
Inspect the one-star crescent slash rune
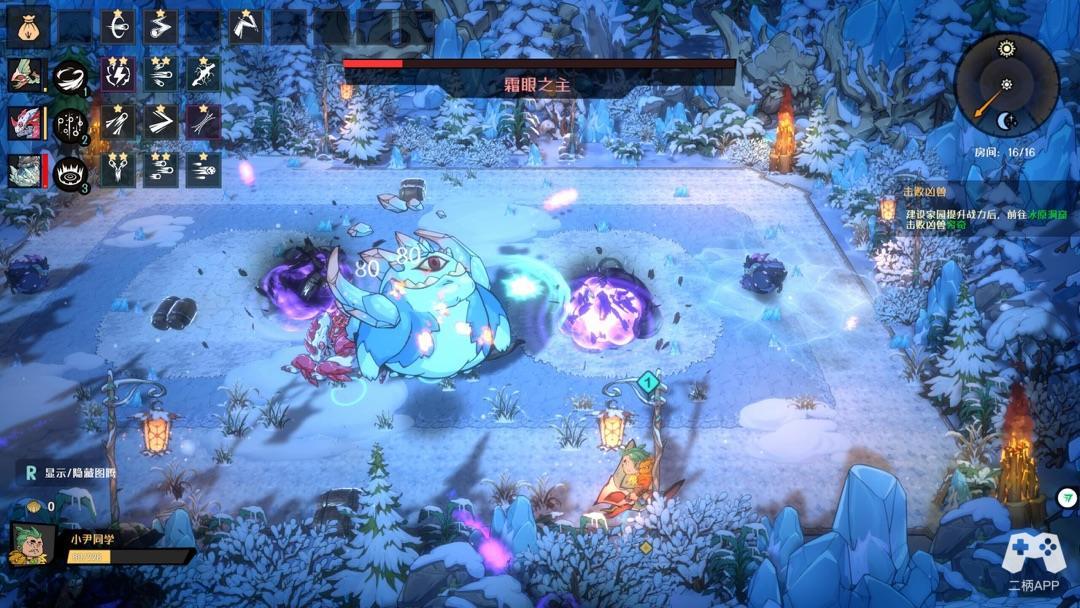click(x=118, y=27)
